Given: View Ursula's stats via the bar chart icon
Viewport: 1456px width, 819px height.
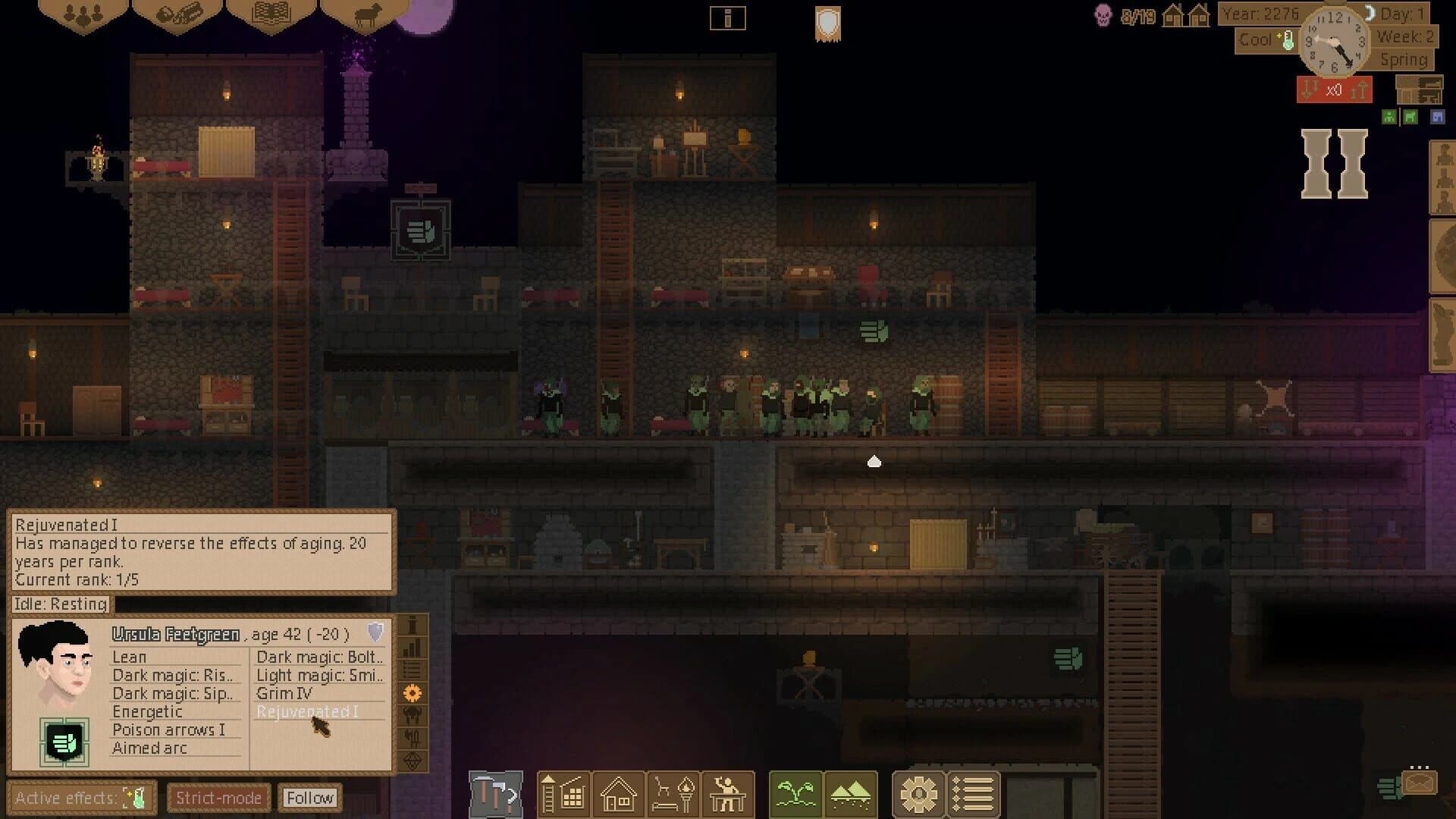Looking at the screenshot, I should click(413, 648).
